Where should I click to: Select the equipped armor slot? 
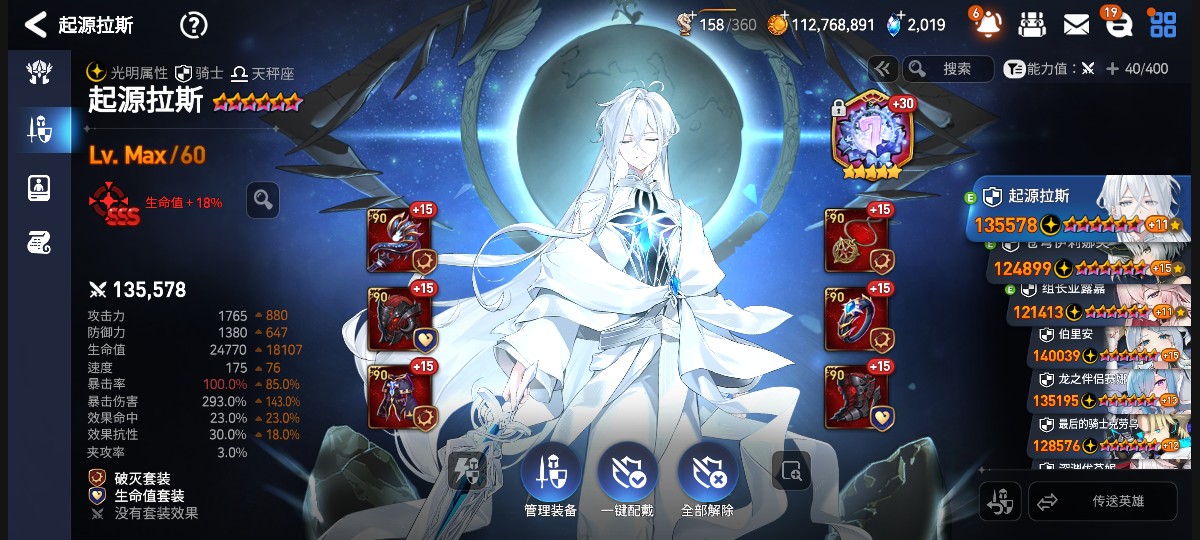click(x=400, y=397)
